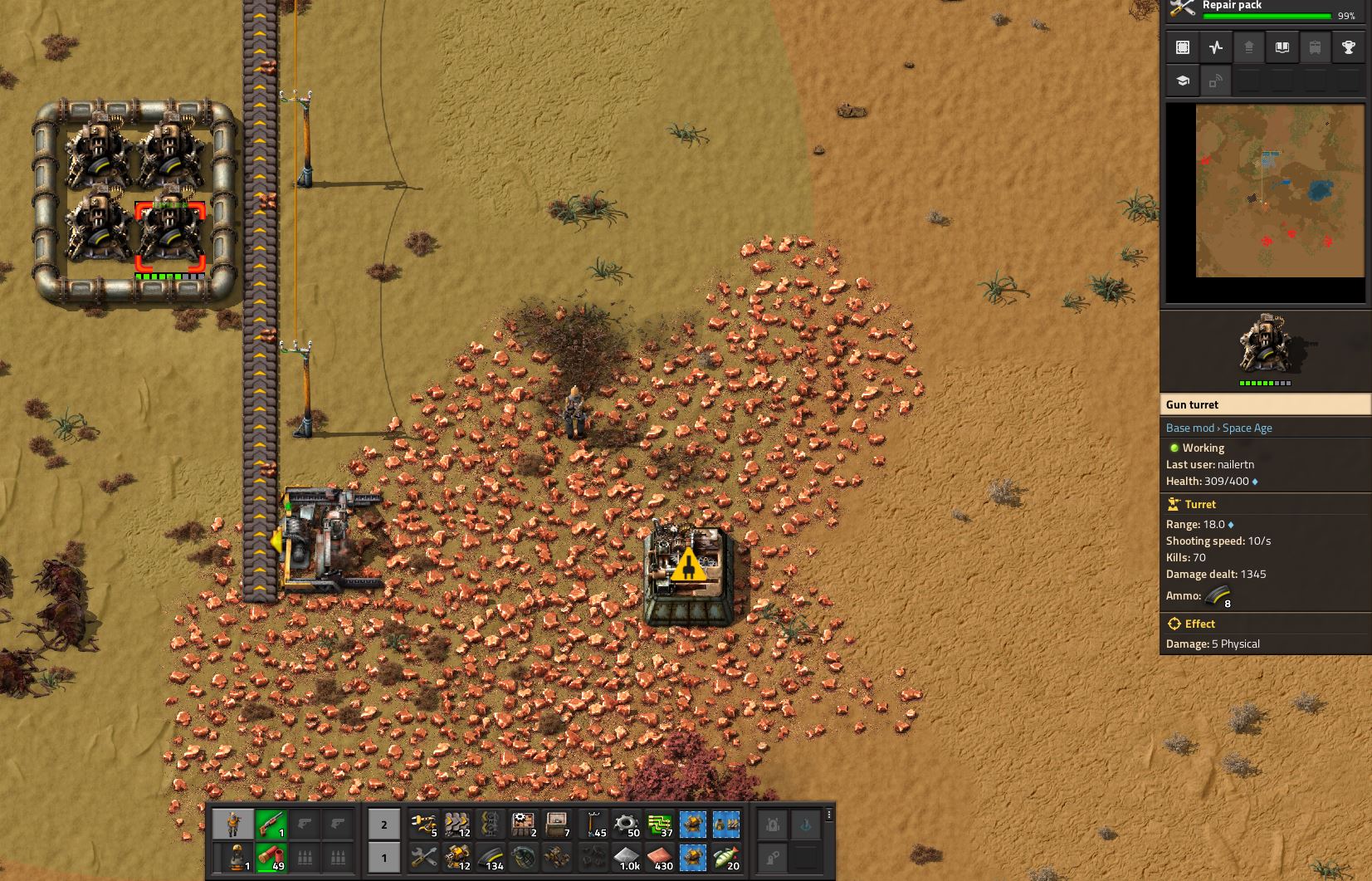Pick the inserter from the quickbar
This screenshot has width=1372, height=881.
[x=424, y=825]
